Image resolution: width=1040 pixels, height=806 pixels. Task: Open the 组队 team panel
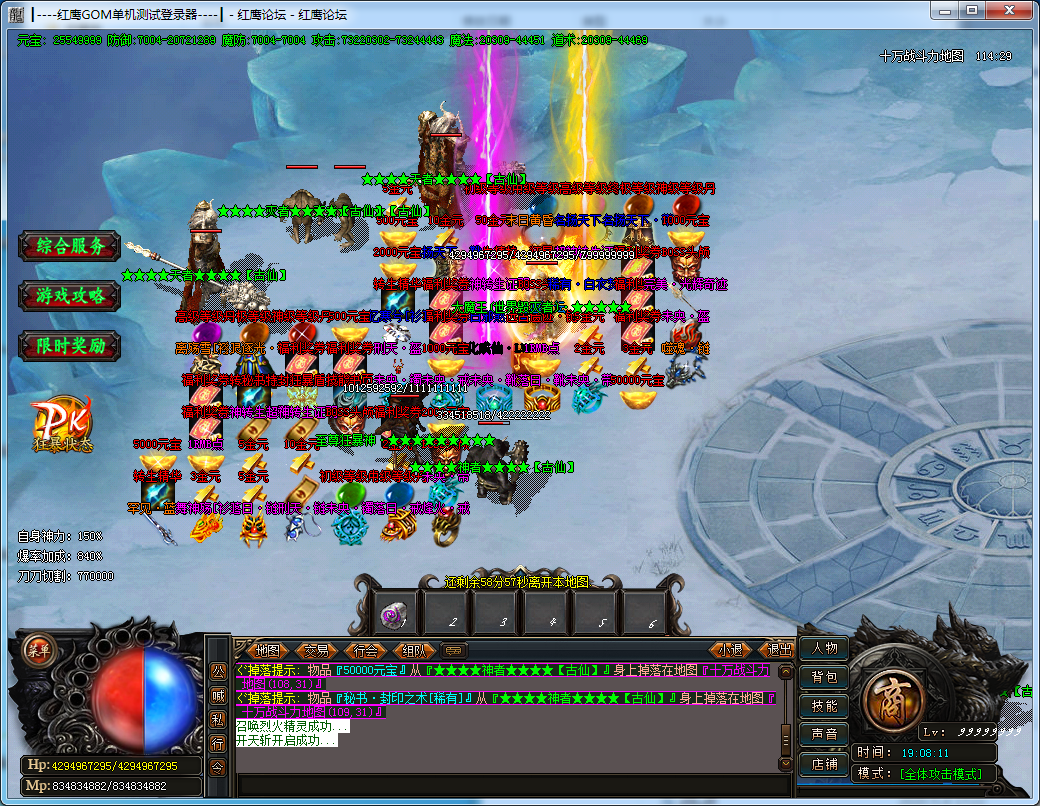point(415,650)
